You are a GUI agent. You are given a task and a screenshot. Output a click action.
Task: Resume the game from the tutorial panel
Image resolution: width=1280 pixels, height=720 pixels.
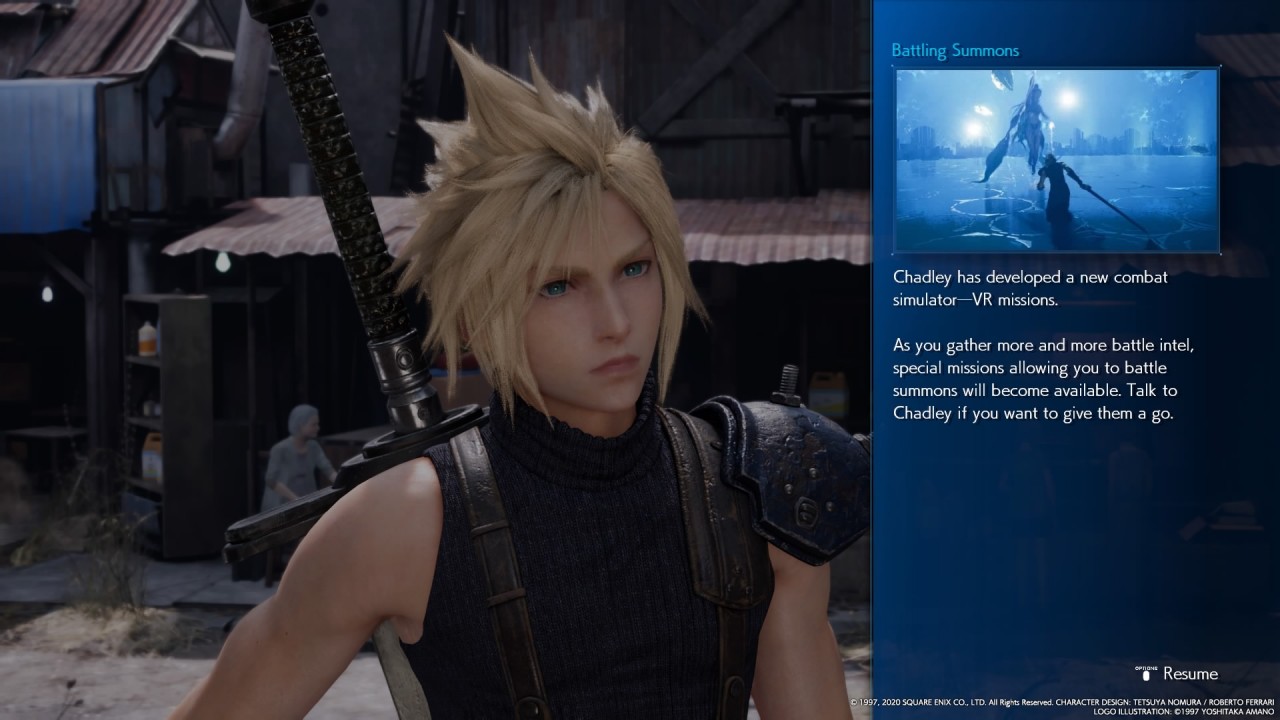pyautogui.click(x=1178, y=673)
